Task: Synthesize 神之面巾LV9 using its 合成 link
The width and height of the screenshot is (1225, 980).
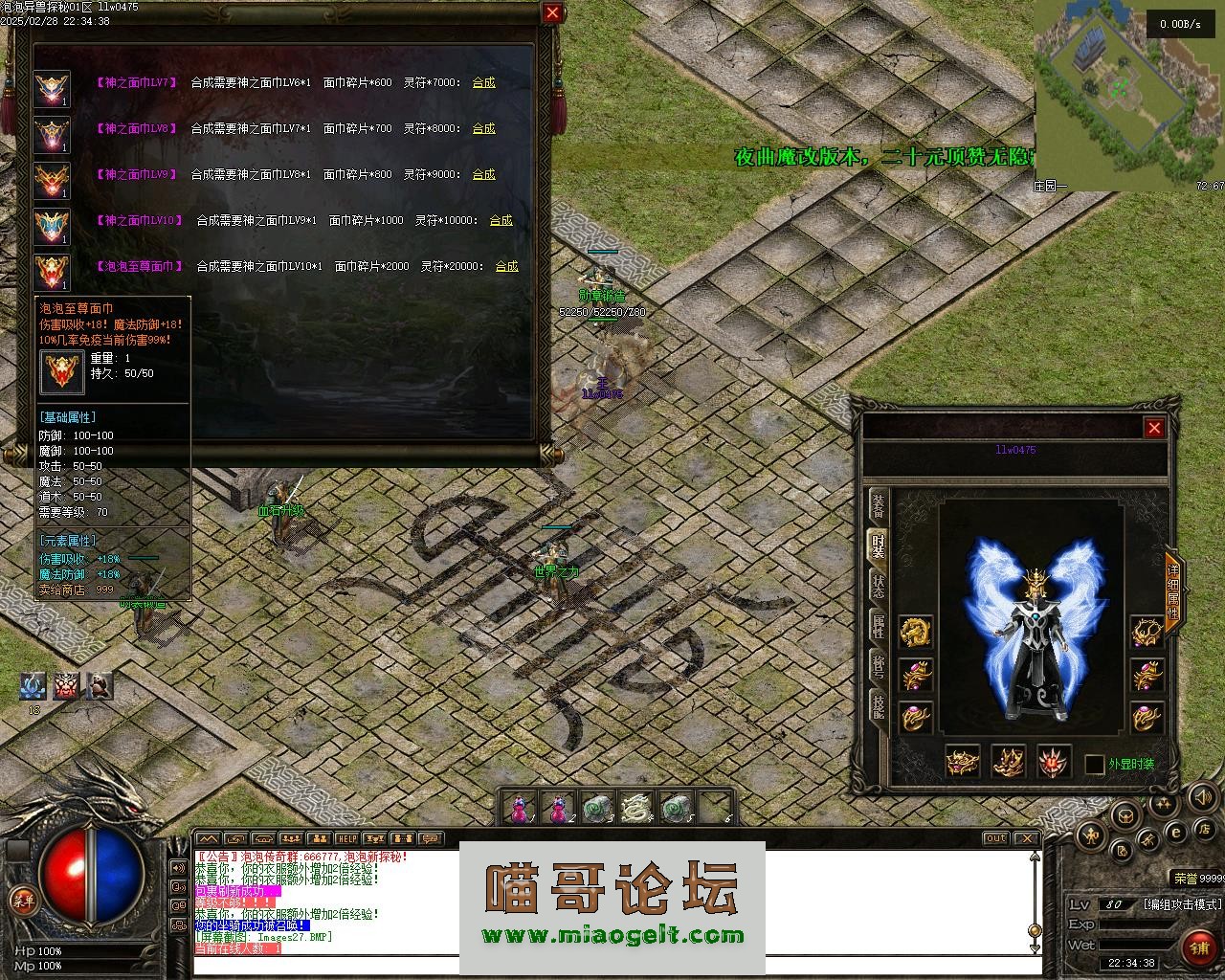Action: (x=483, y=174)
